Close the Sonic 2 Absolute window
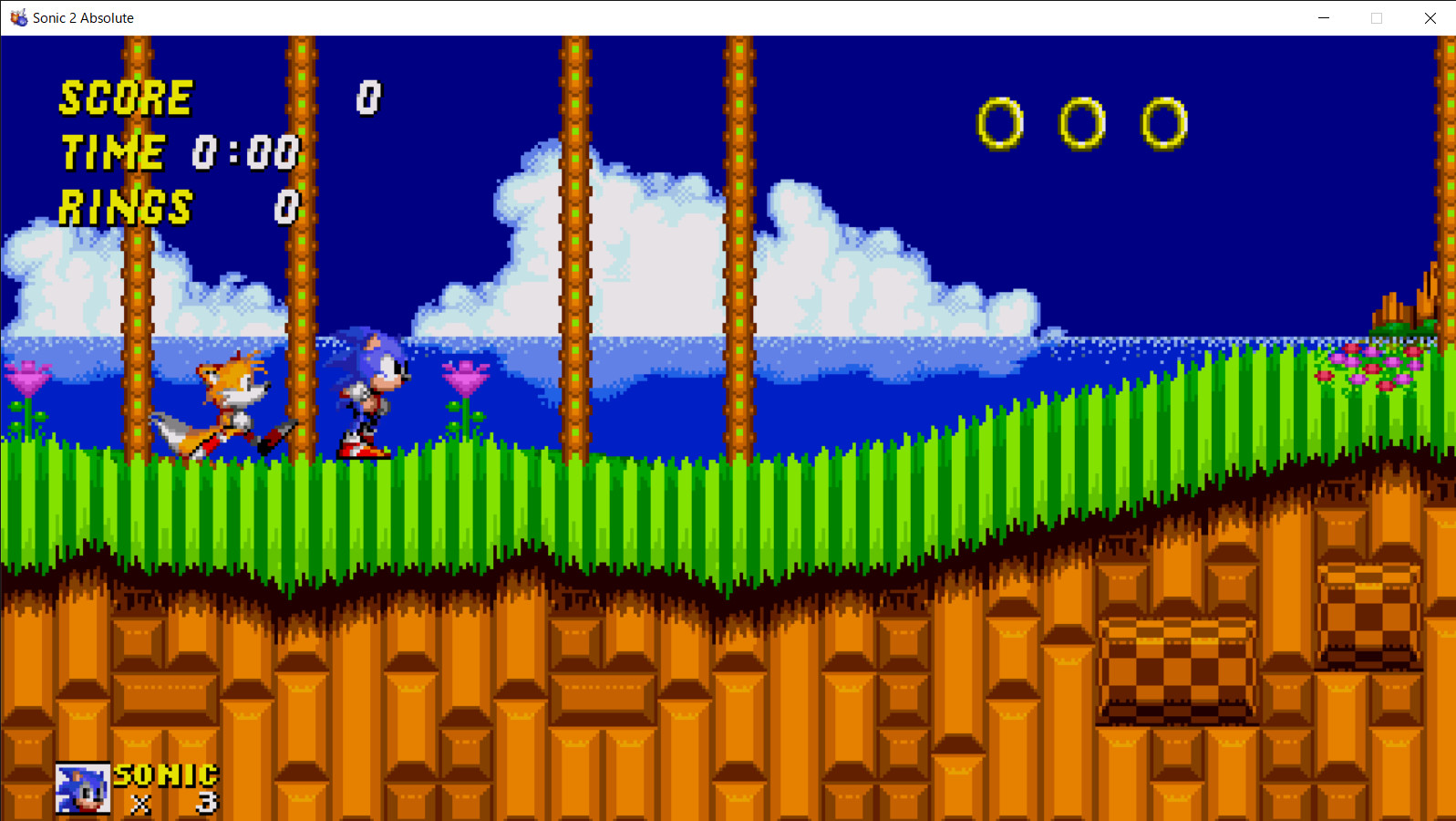Image resolution: width=1456 pixels, height=821 pixels. (1430, 17)
